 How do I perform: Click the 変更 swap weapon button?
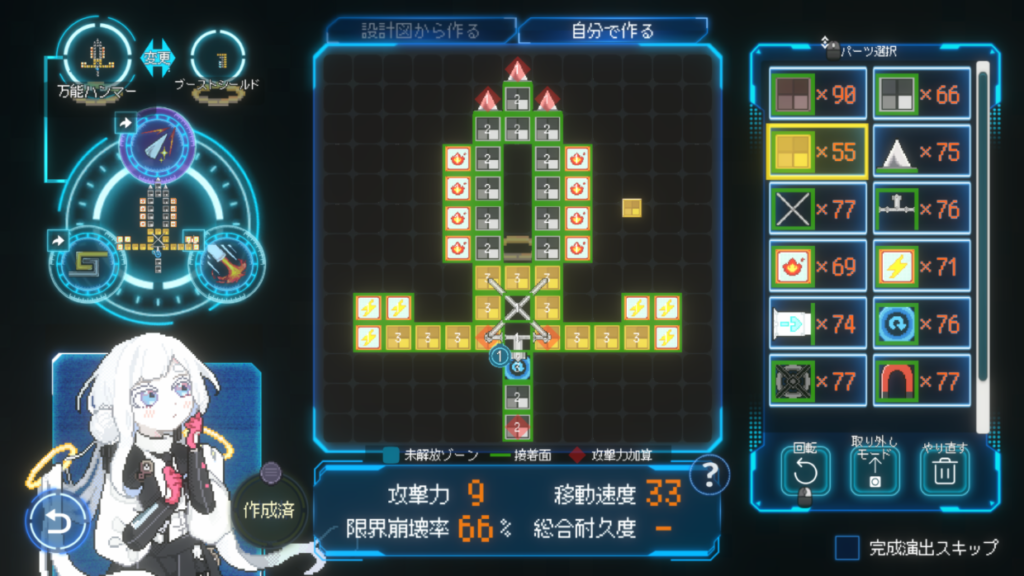158,56
